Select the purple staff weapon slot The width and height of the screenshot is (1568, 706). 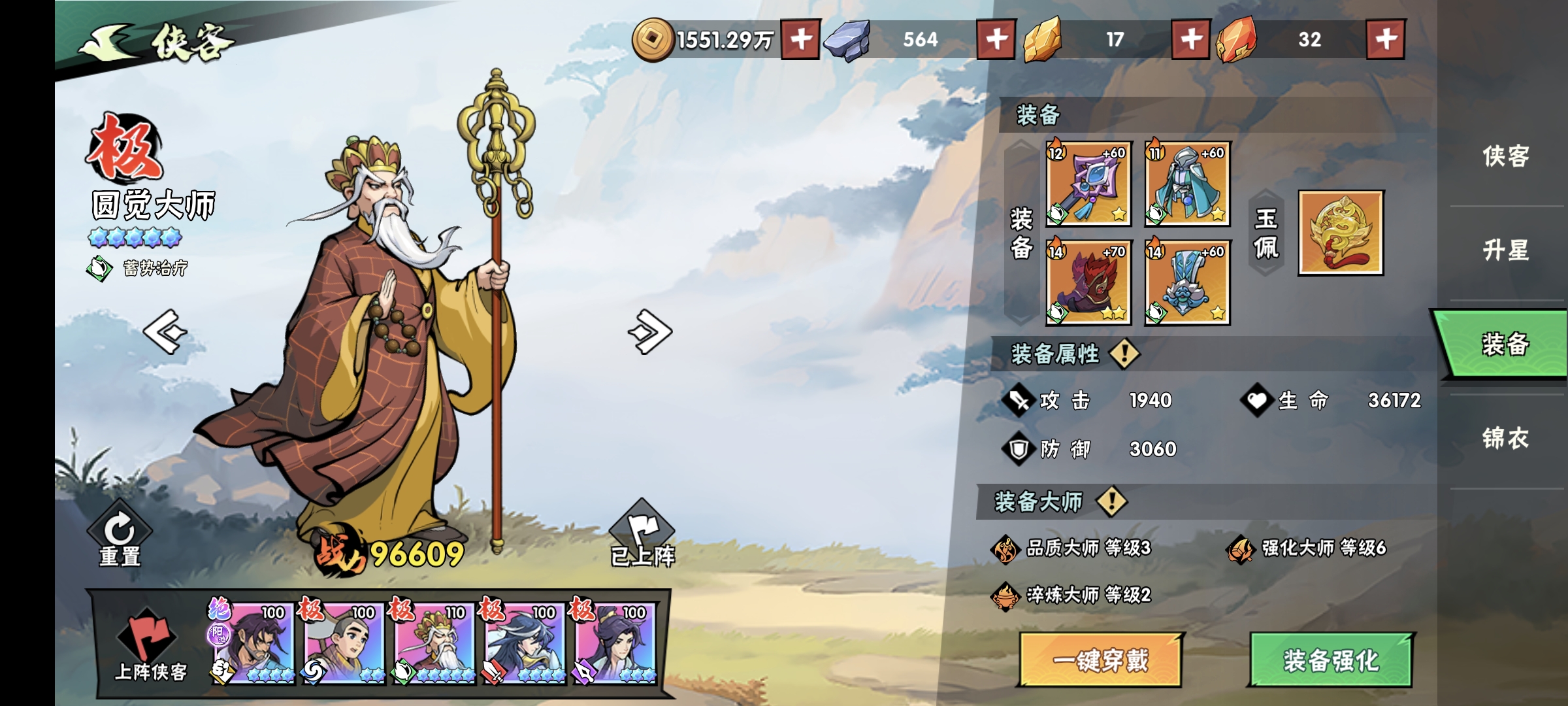[1088, 184]
